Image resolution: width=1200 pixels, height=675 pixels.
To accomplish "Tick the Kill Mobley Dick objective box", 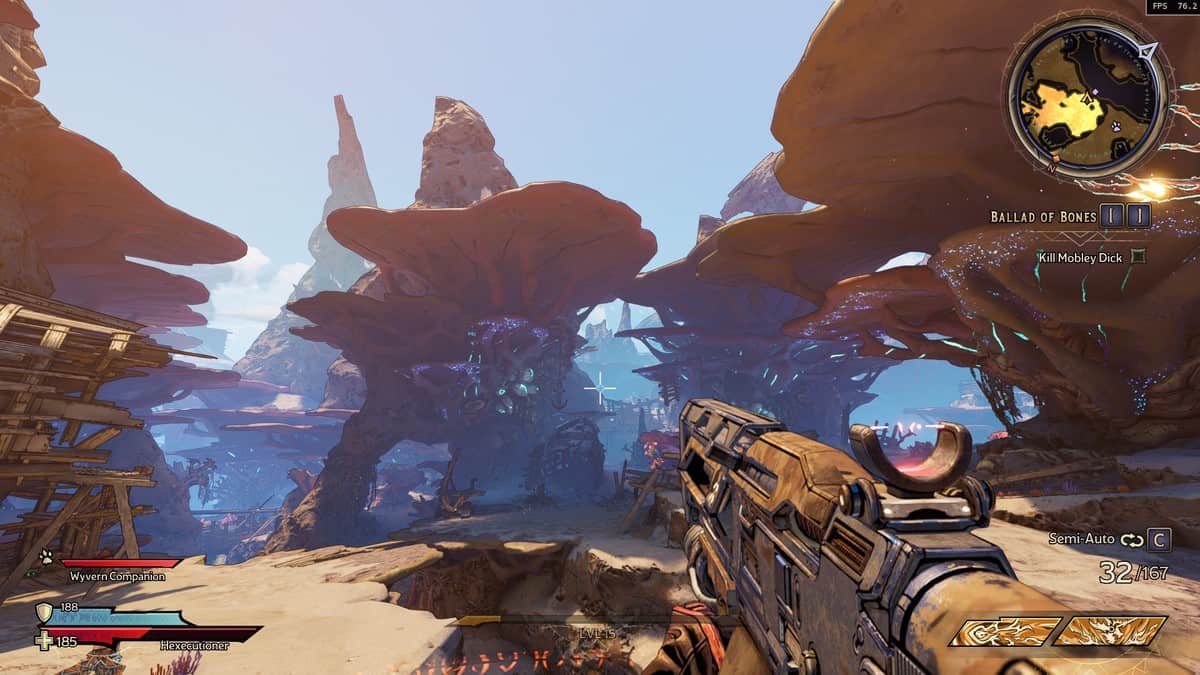I will point(1136,257).
